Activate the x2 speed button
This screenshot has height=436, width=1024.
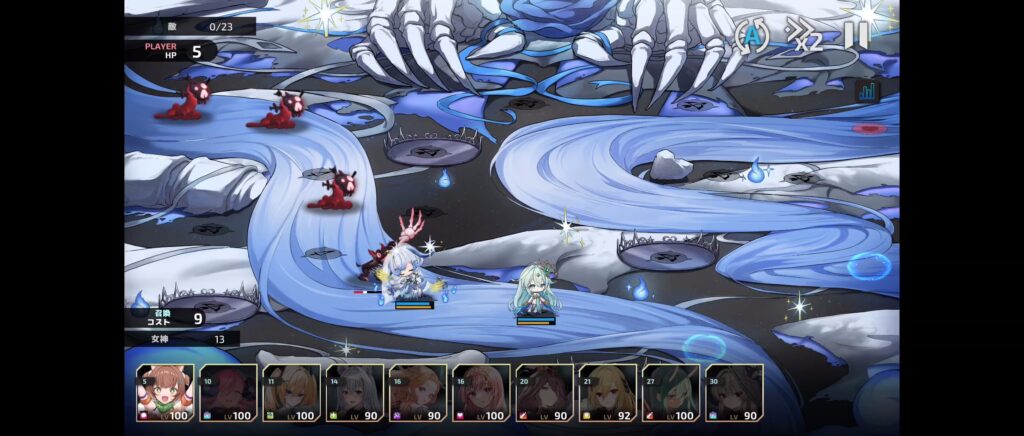pyautogui.click(x=805, y=36)
